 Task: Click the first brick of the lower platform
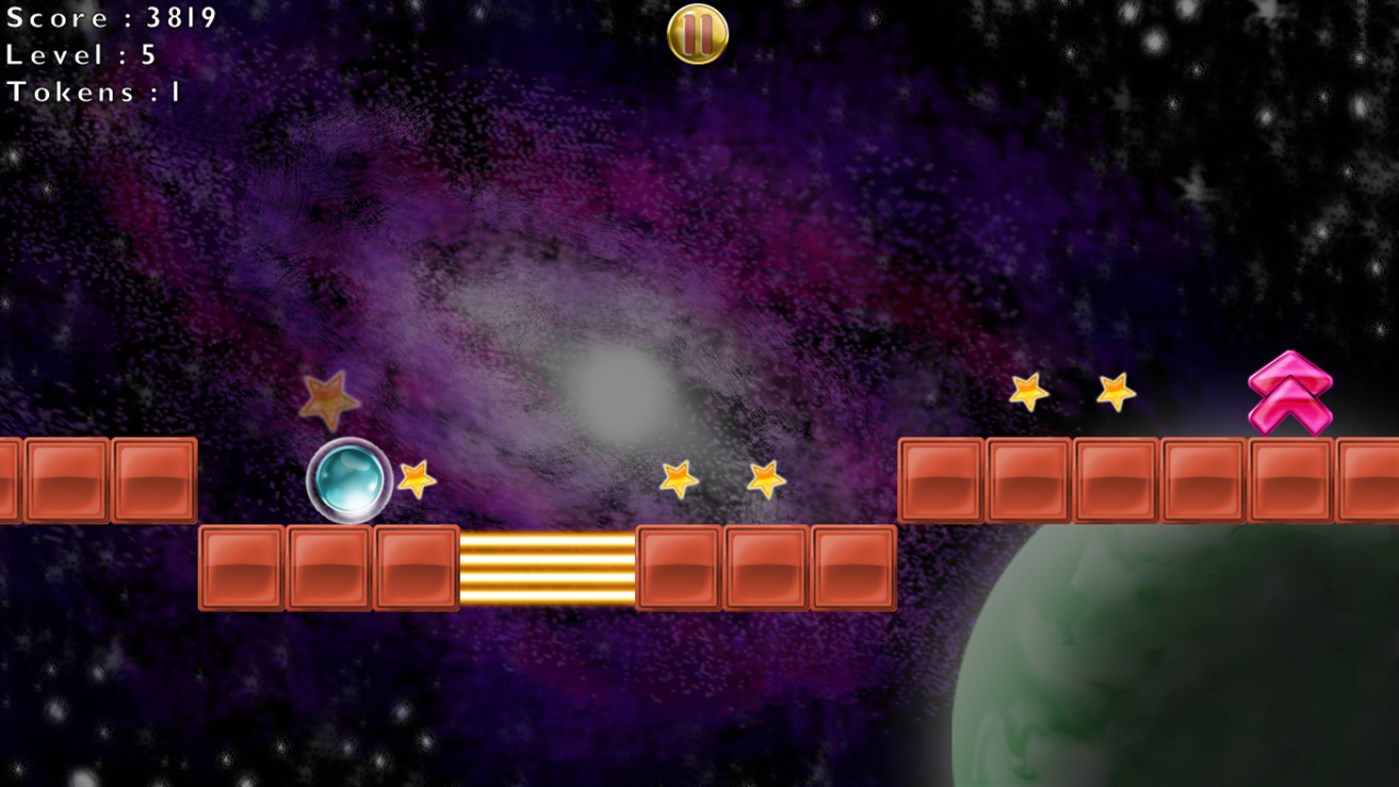[x=243, y=567]
